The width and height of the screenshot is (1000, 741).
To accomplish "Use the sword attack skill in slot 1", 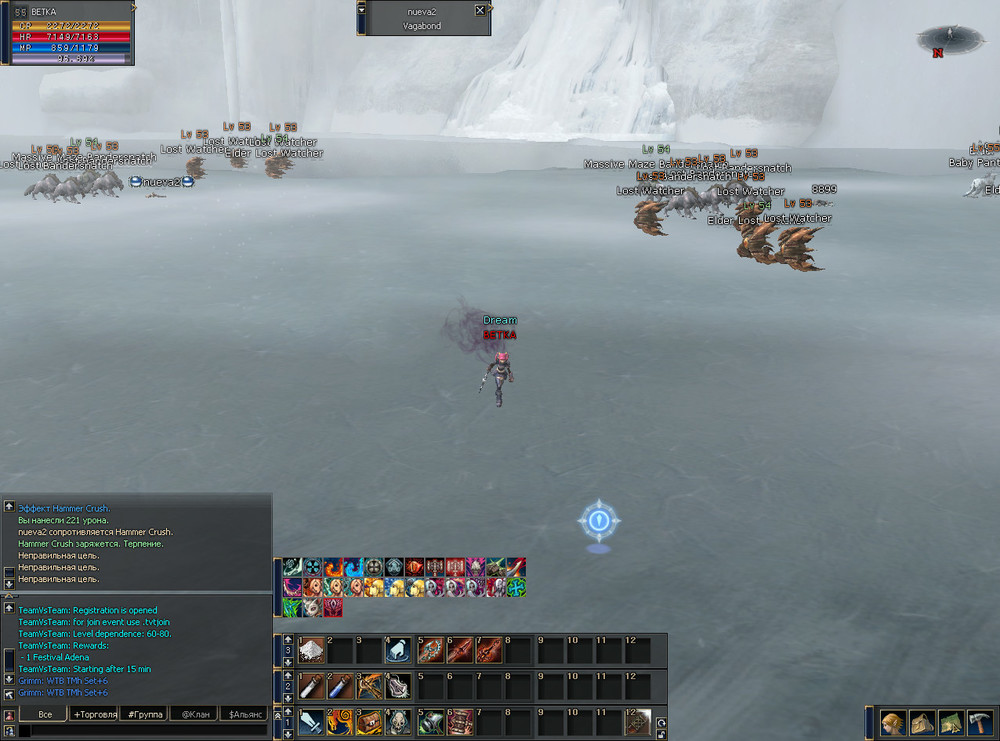I will click(x=312, y=722).
